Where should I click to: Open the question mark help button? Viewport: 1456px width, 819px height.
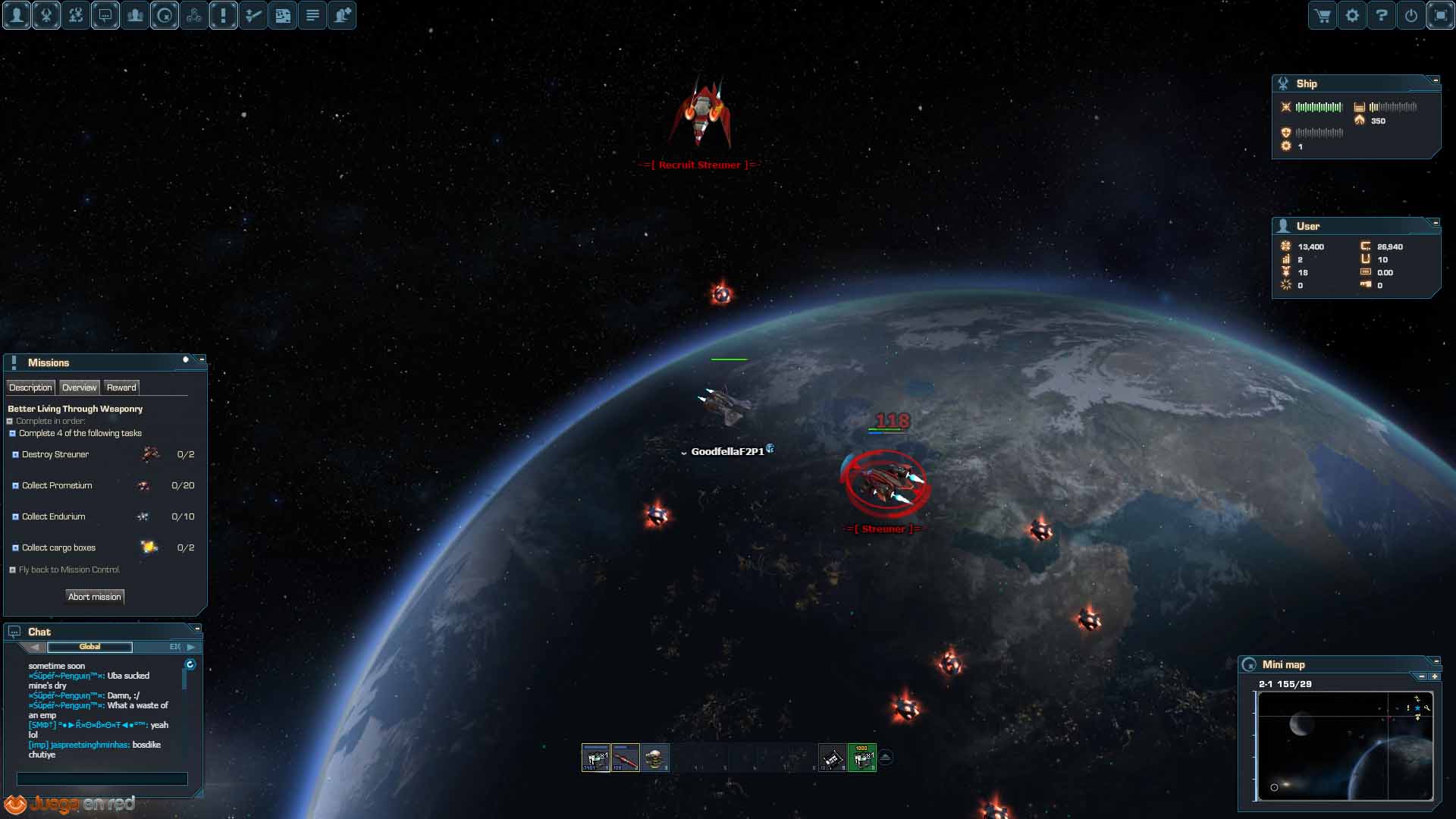point(1382,15)
